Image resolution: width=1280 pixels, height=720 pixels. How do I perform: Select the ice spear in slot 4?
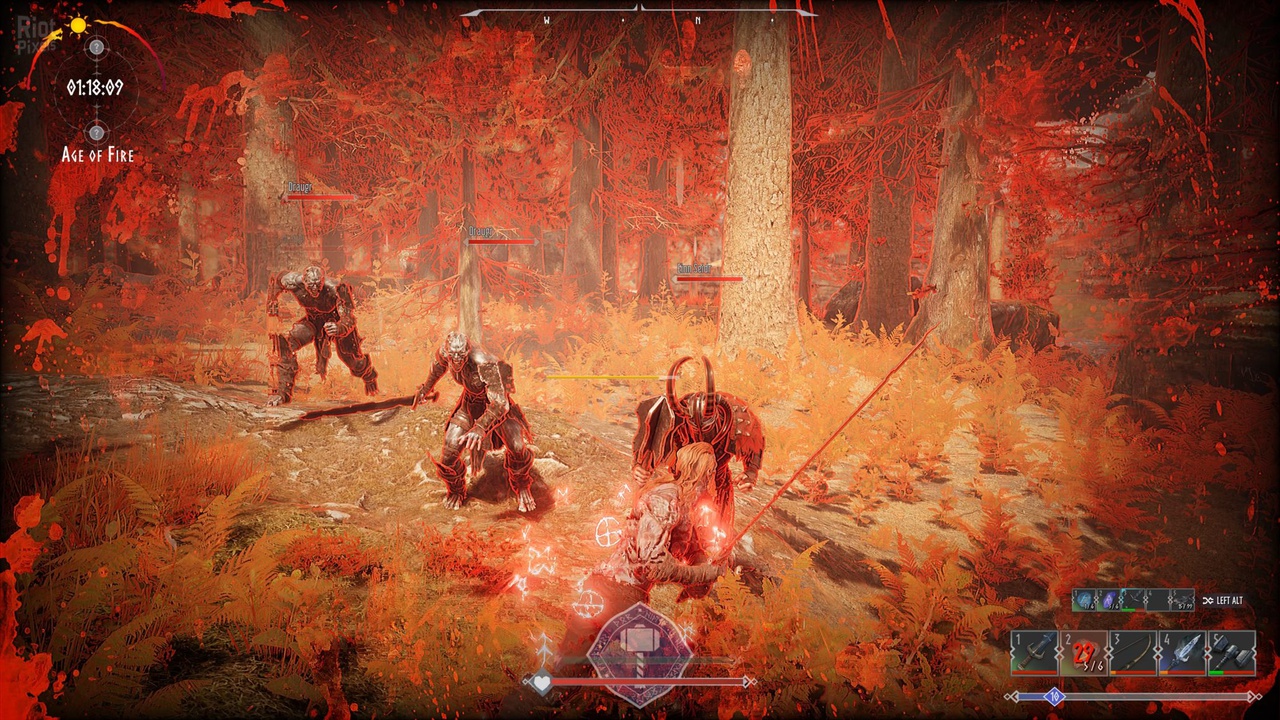coord(1182,653)
